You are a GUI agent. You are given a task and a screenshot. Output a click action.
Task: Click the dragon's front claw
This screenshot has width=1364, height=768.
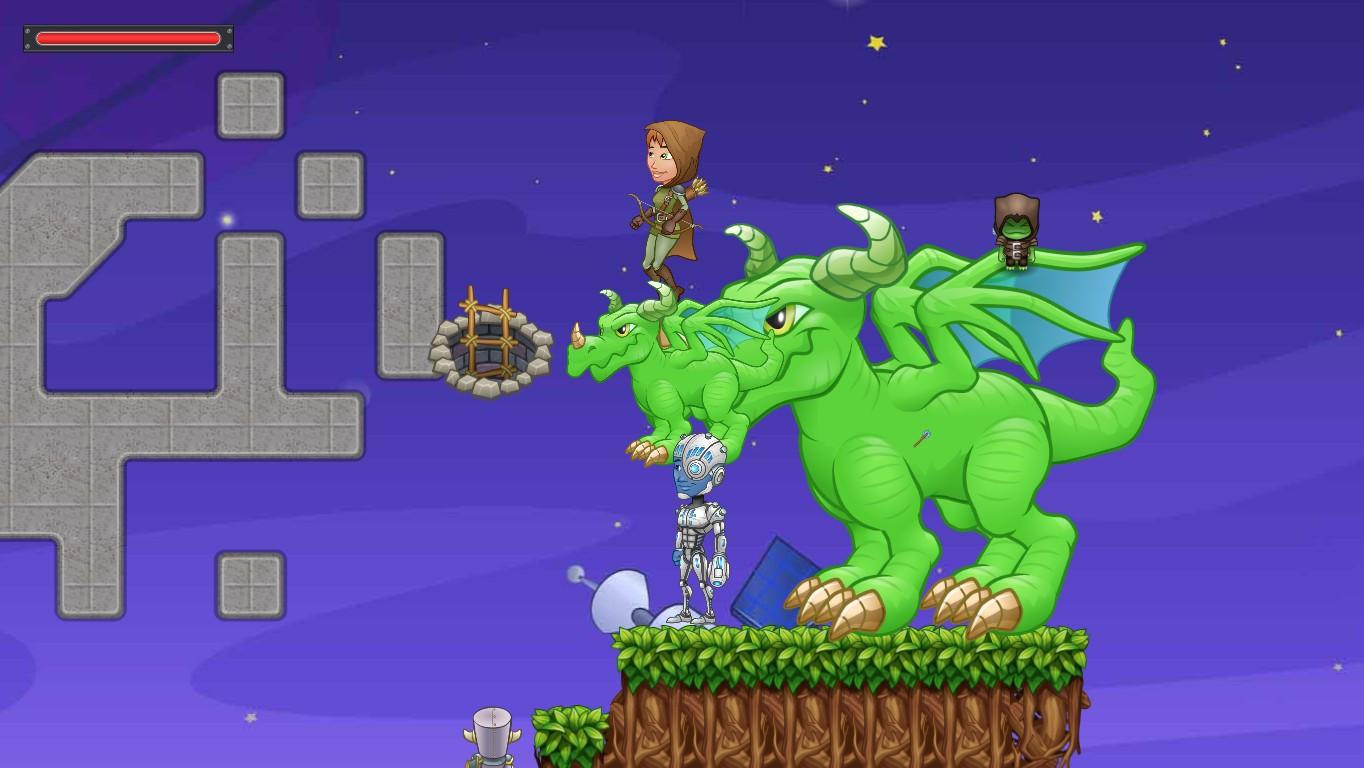[830, 600]
